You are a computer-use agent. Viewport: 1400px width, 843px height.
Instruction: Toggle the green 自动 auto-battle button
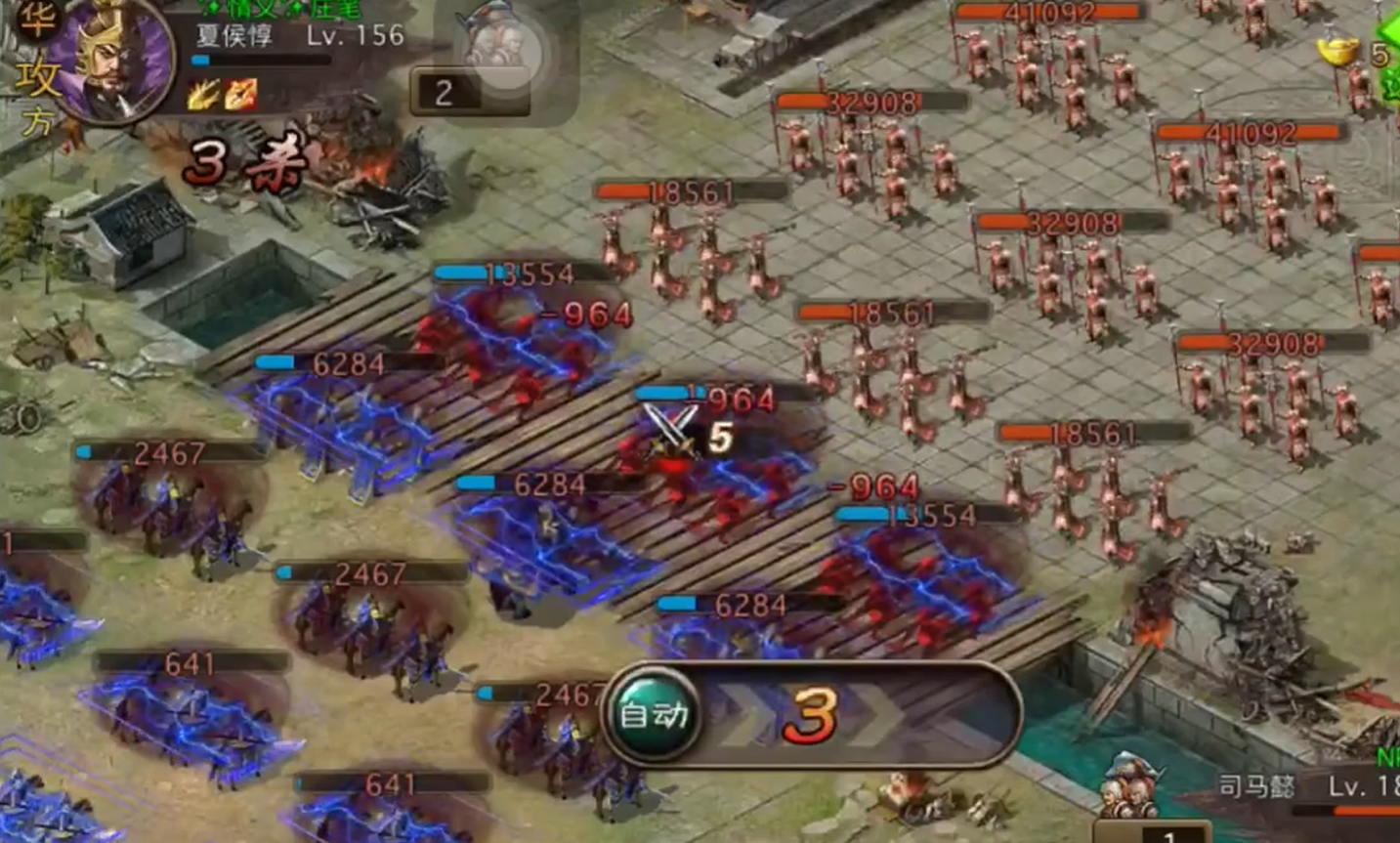653,716
